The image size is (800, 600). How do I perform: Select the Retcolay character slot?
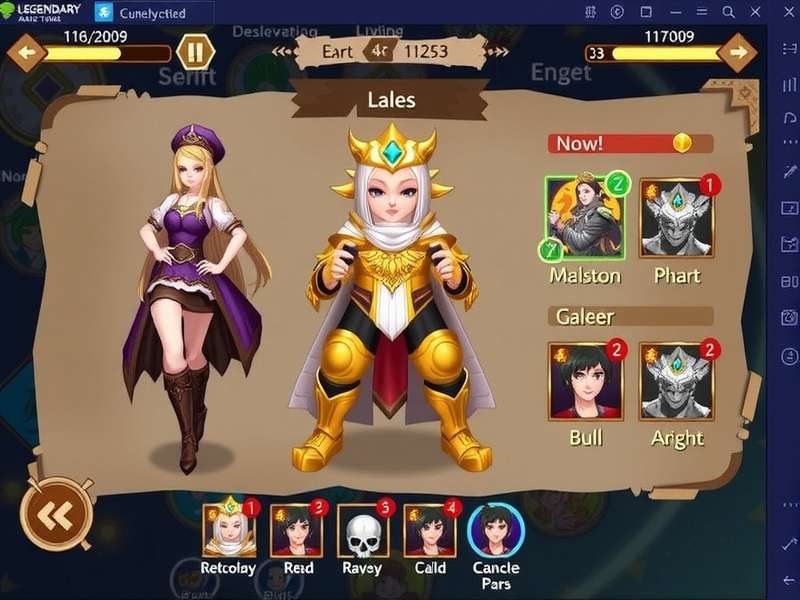[228, 529]
